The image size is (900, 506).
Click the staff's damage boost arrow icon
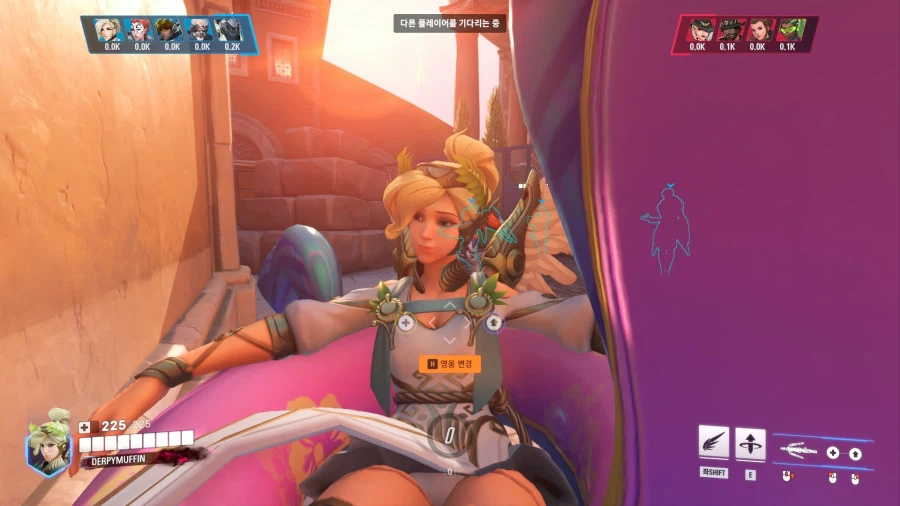coord(855,453)
